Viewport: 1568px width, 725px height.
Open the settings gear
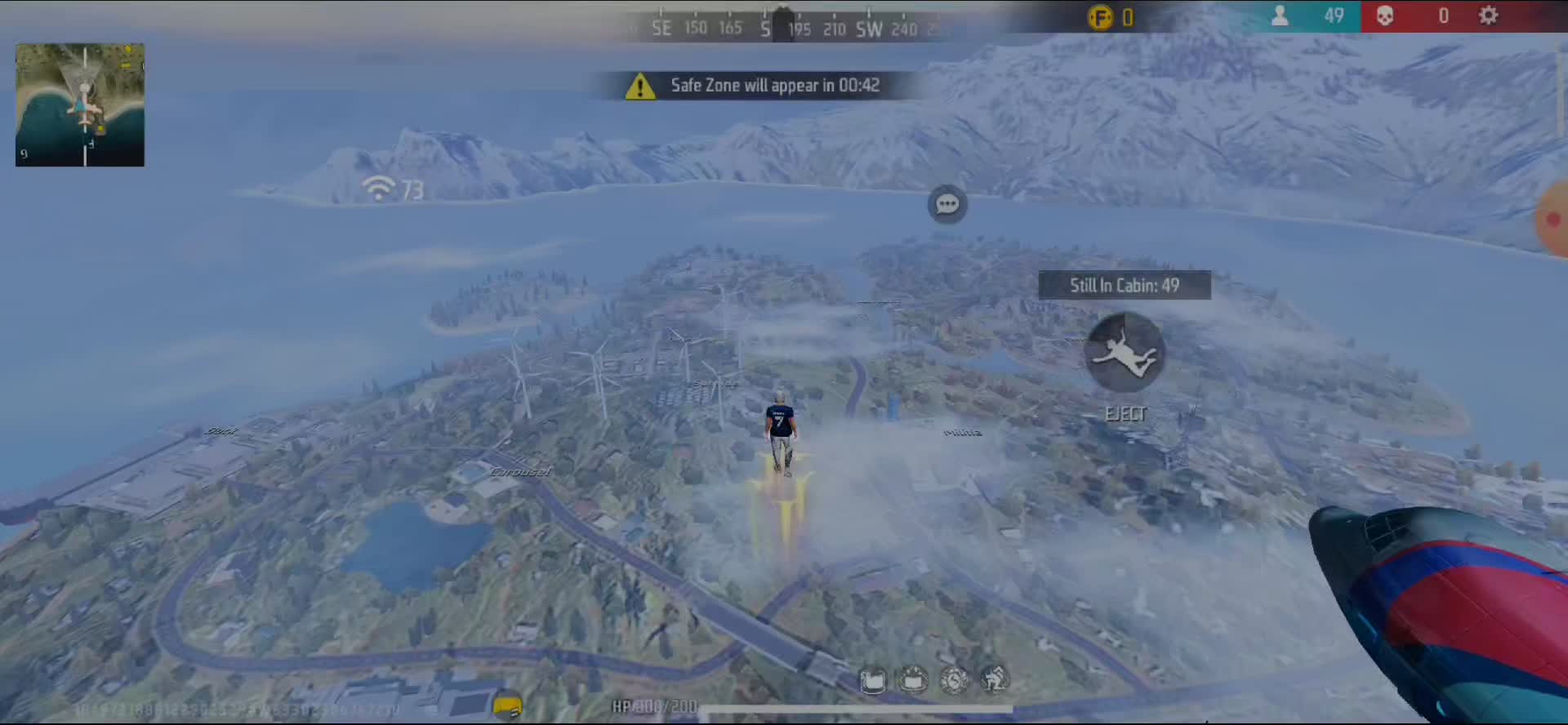[1488, 16]
